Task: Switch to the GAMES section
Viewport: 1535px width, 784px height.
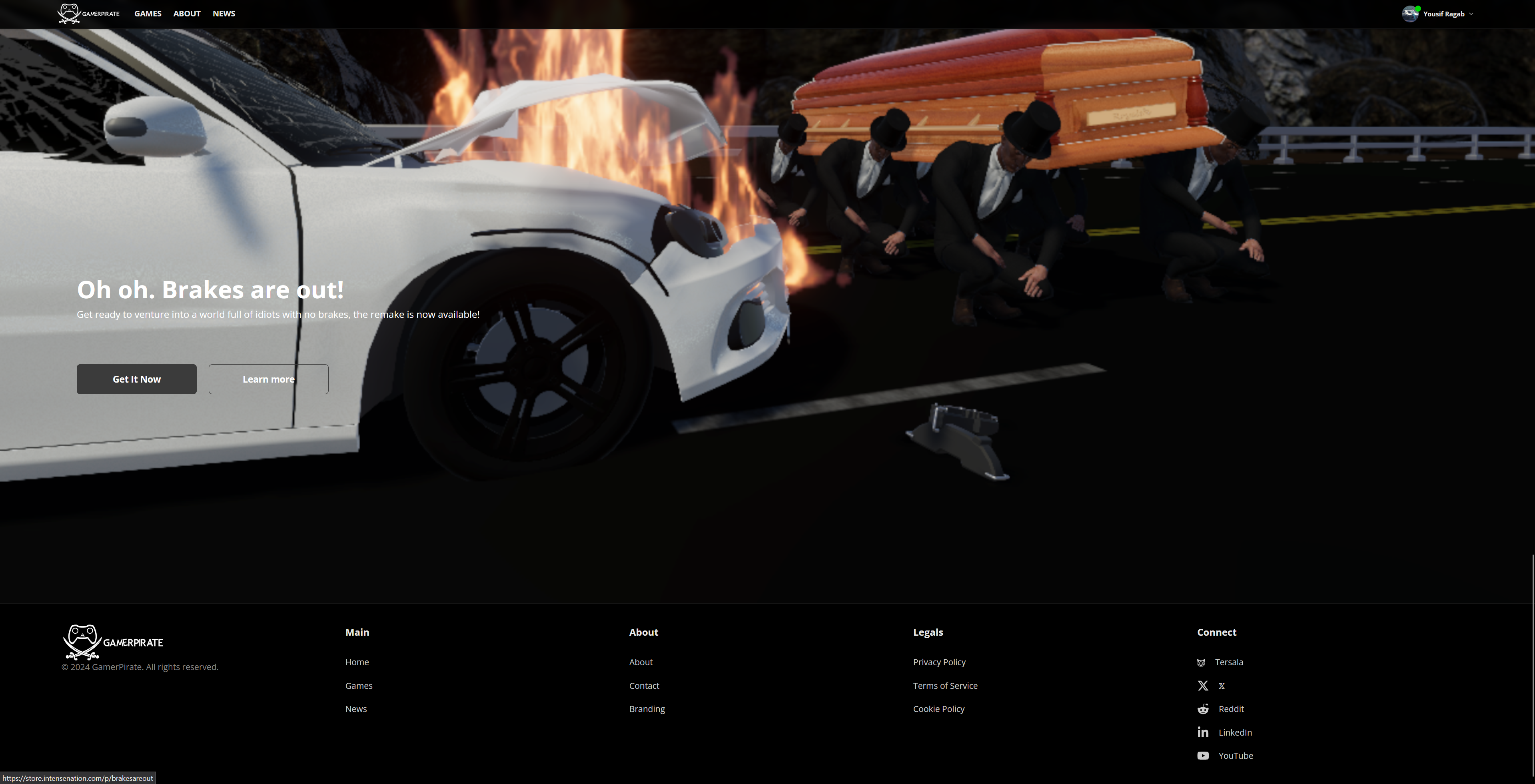Action: pos(147,13)
